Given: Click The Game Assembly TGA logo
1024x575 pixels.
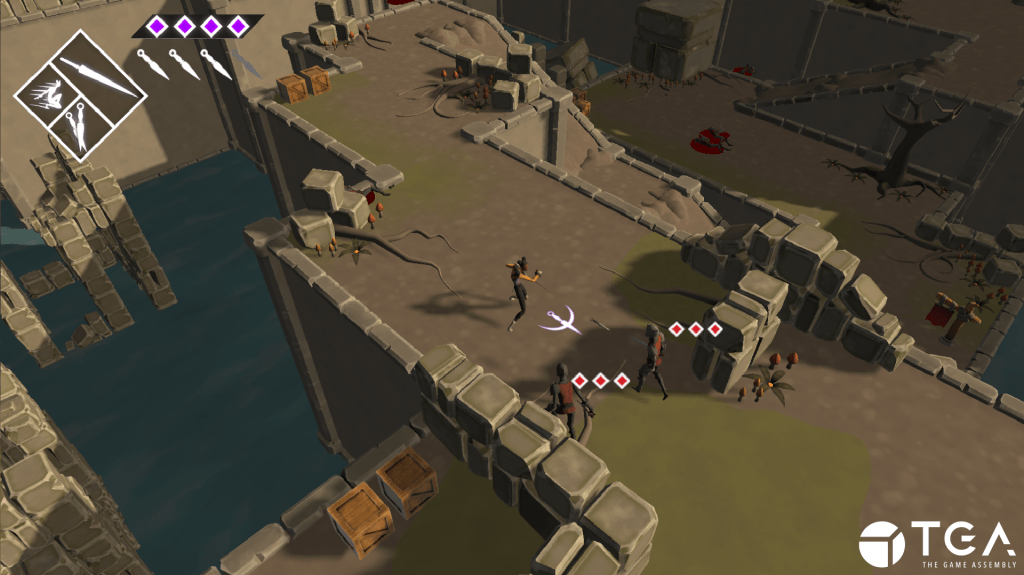Looking at the screenshot, I should pos(935,543).
